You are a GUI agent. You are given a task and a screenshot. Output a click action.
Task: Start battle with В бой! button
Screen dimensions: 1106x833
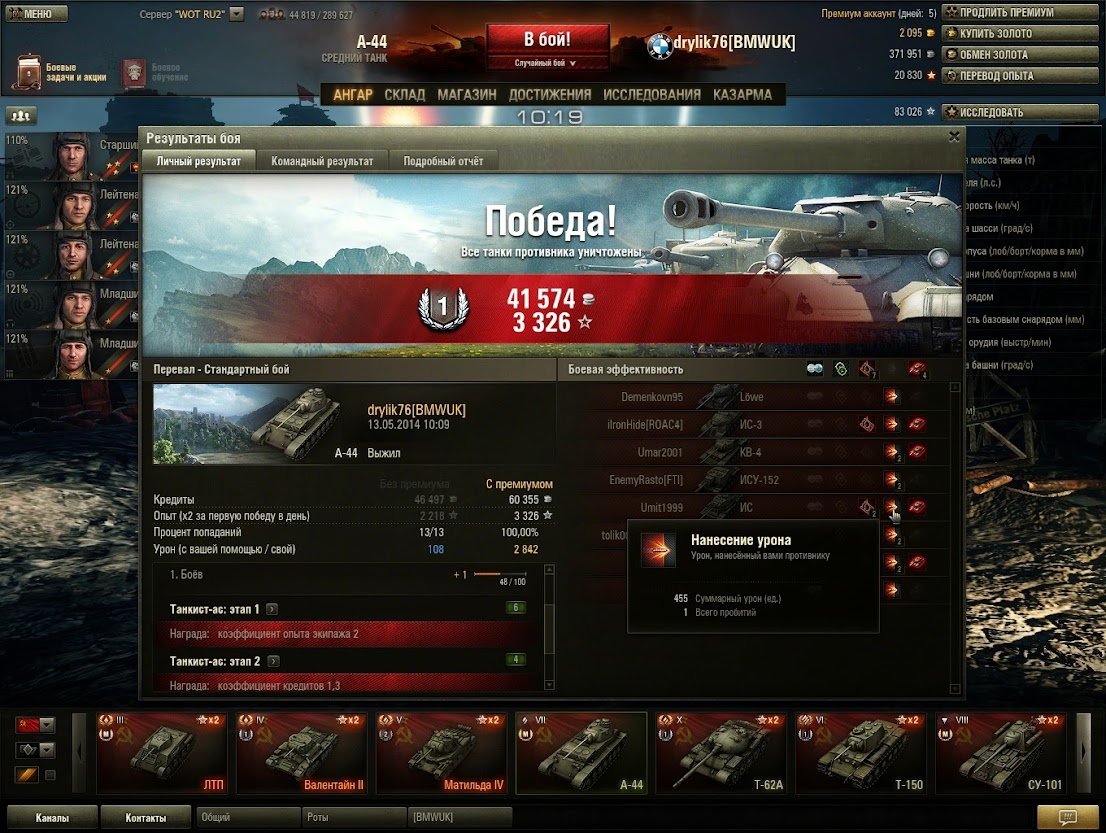coord(547,40)
